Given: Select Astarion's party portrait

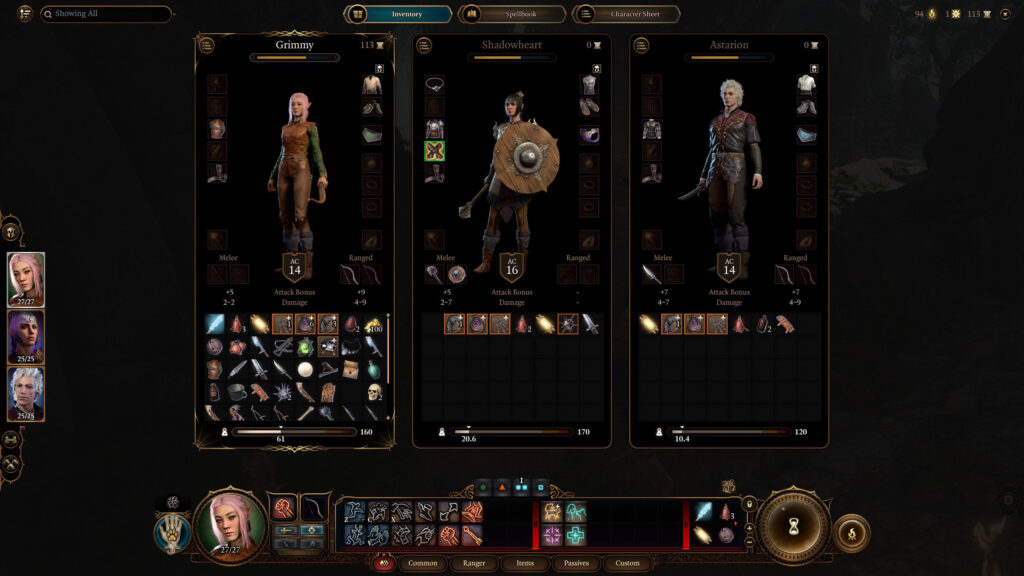Looking at the screenshot, I should click(26, 394).
